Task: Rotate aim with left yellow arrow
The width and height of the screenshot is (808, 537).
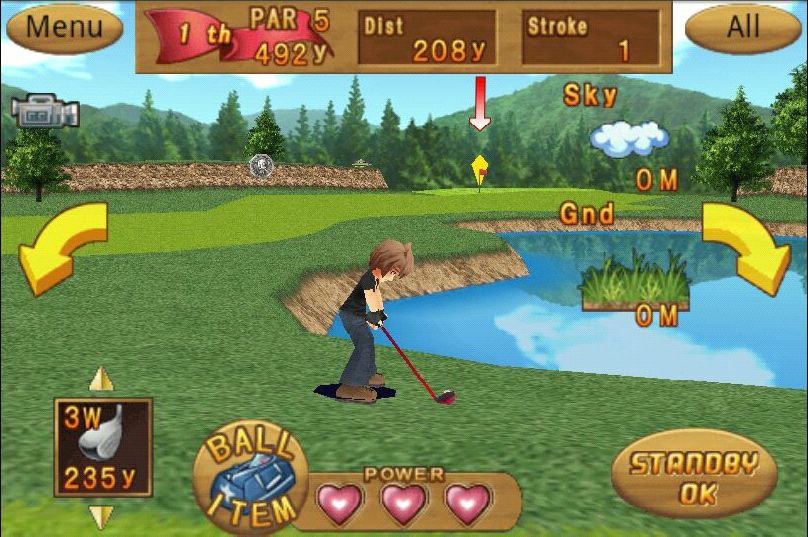Action: [62, 244]
